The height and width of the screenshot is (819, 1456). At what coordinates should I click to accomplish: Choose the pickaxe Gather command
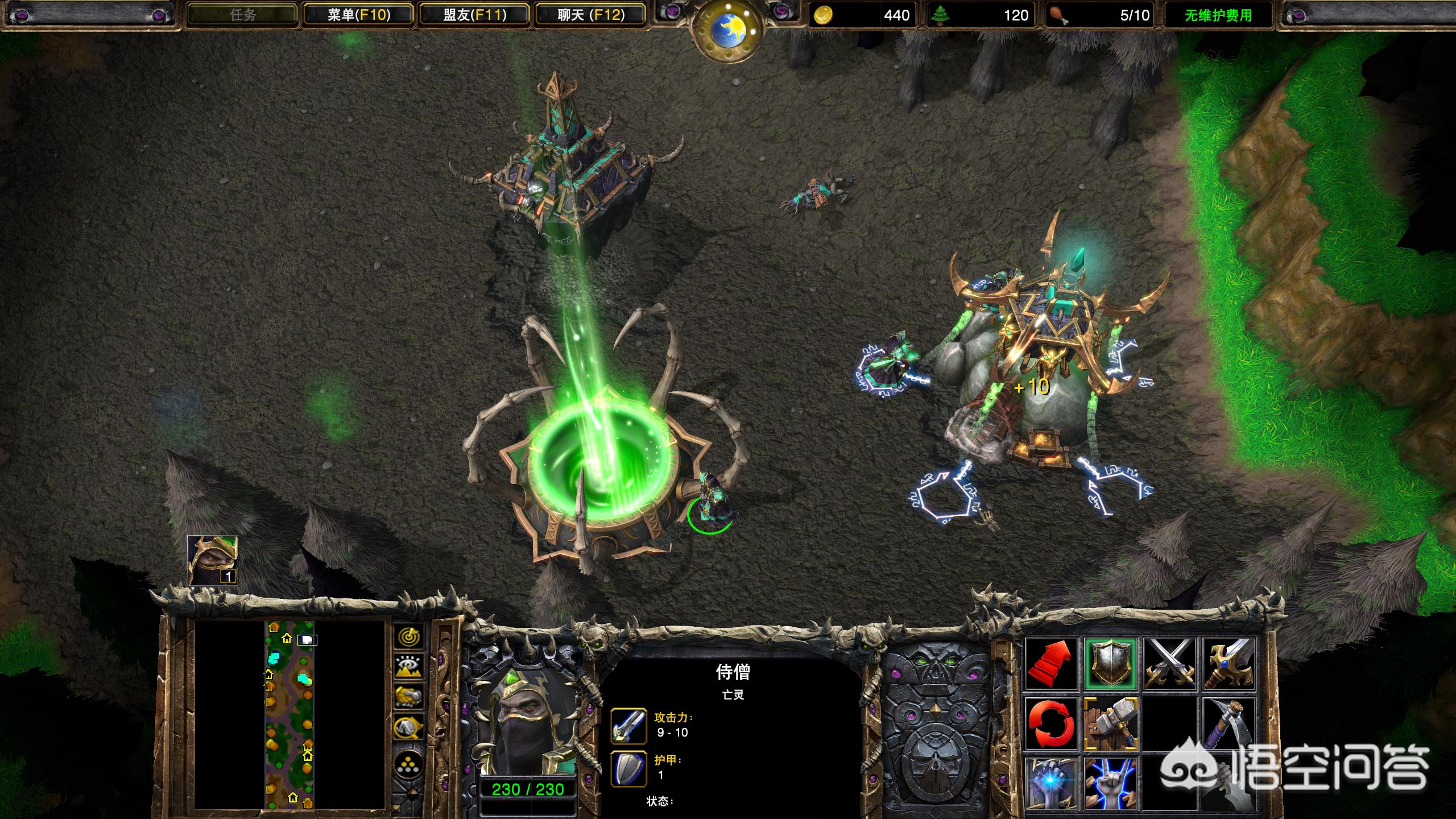[1229, 723]
